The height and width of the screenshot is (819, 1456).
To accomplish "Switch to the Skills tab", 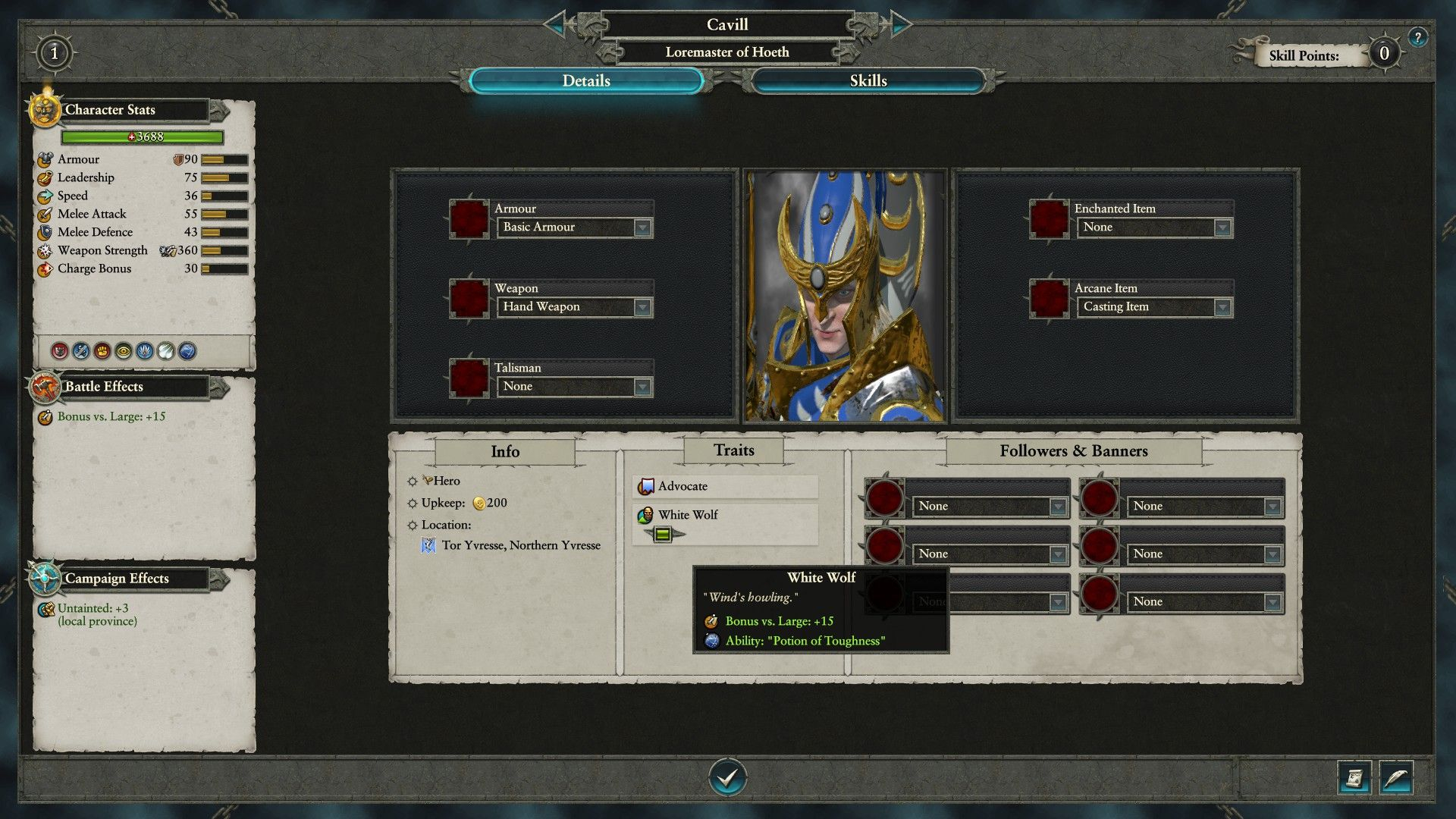I will tap(868, 81).
